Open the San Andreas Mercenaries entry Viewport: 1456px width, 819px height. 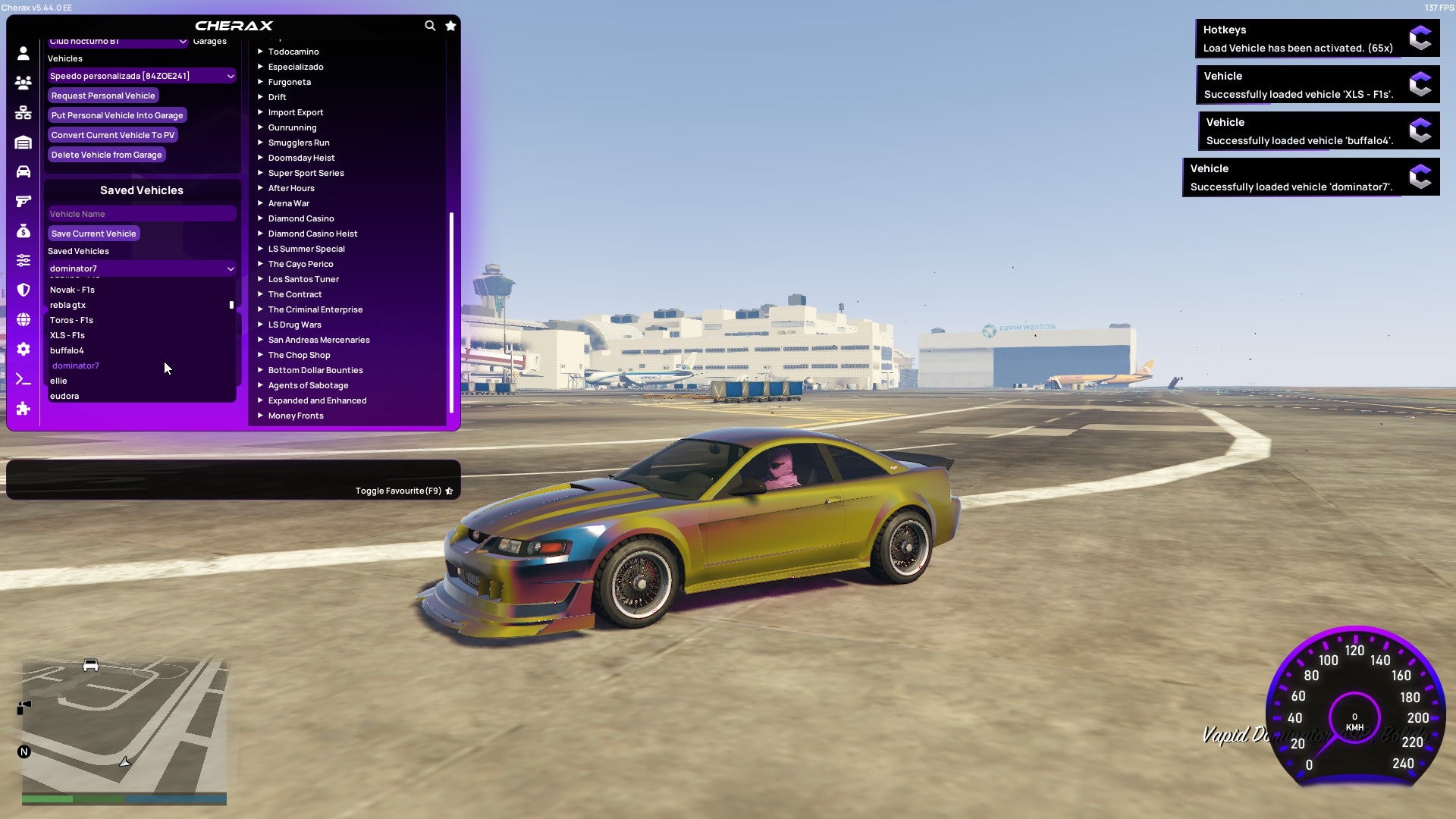[x=318, y=340]
